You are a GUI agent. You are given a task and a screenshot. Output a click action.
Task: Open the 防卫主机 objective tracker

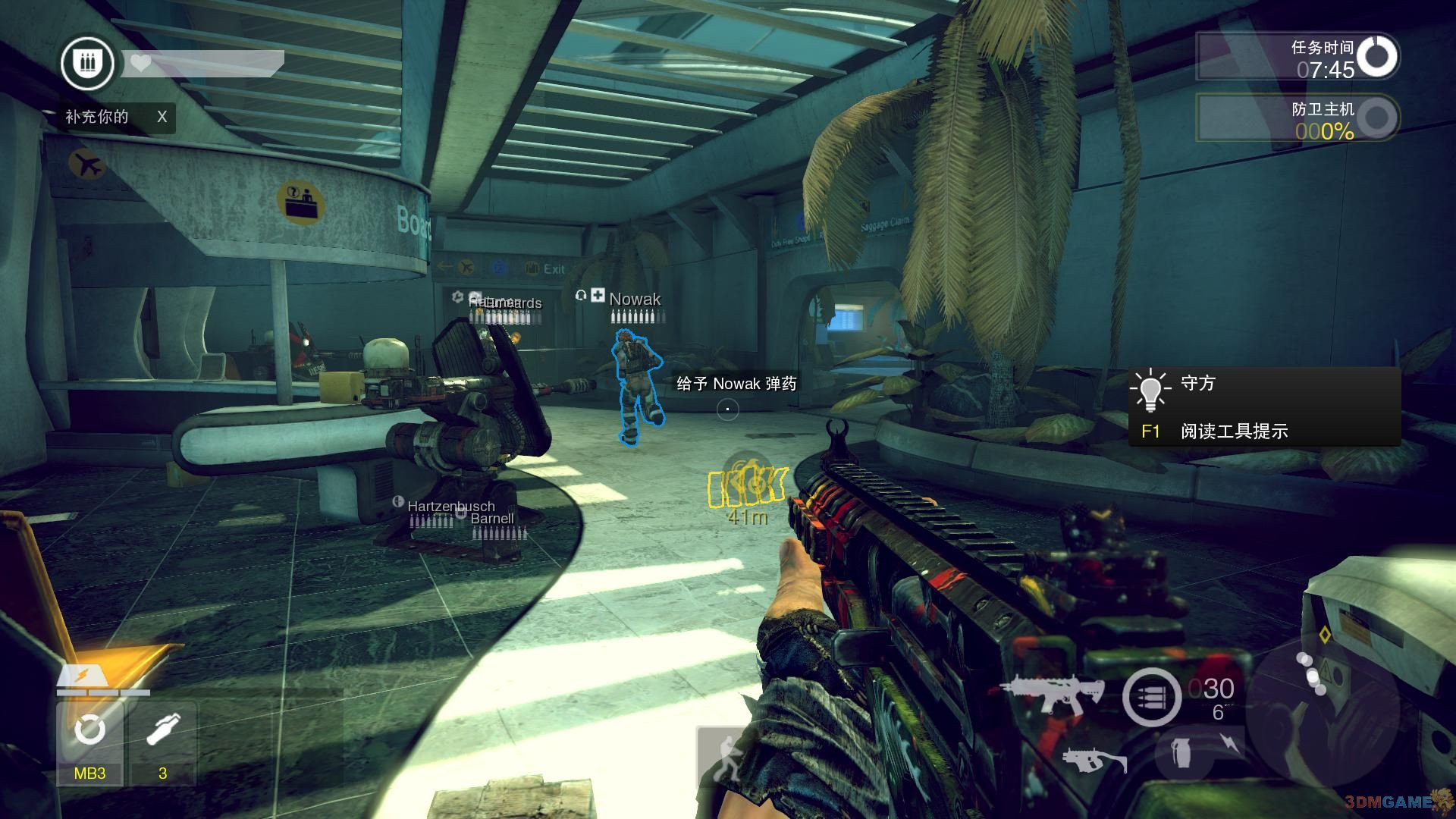(x=1298, y=118)
